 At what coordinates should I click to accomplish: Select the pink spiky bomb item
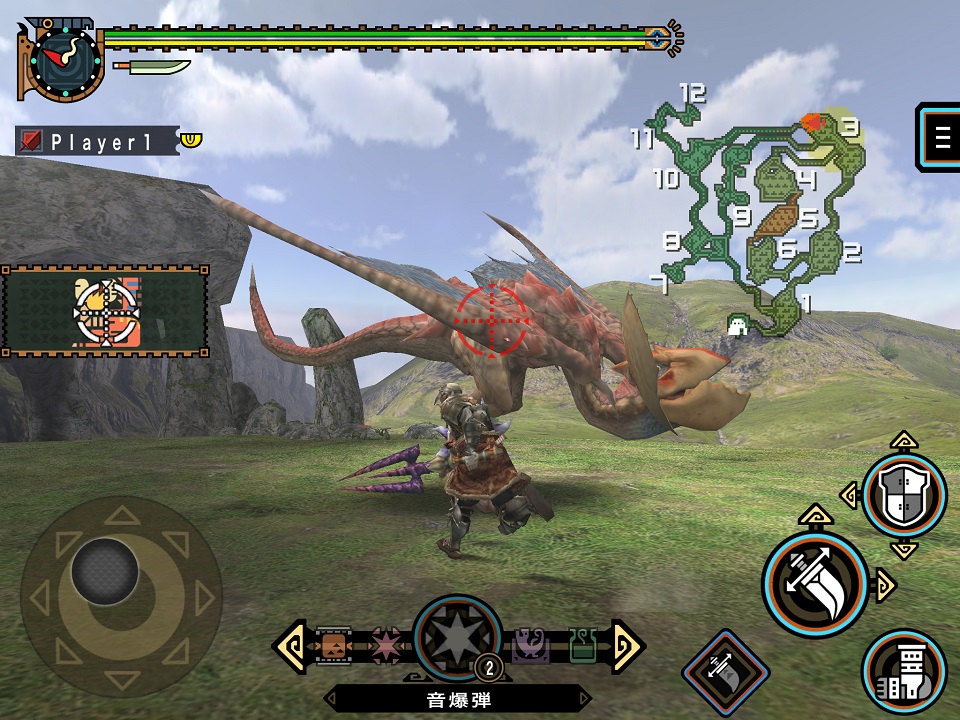385,645
